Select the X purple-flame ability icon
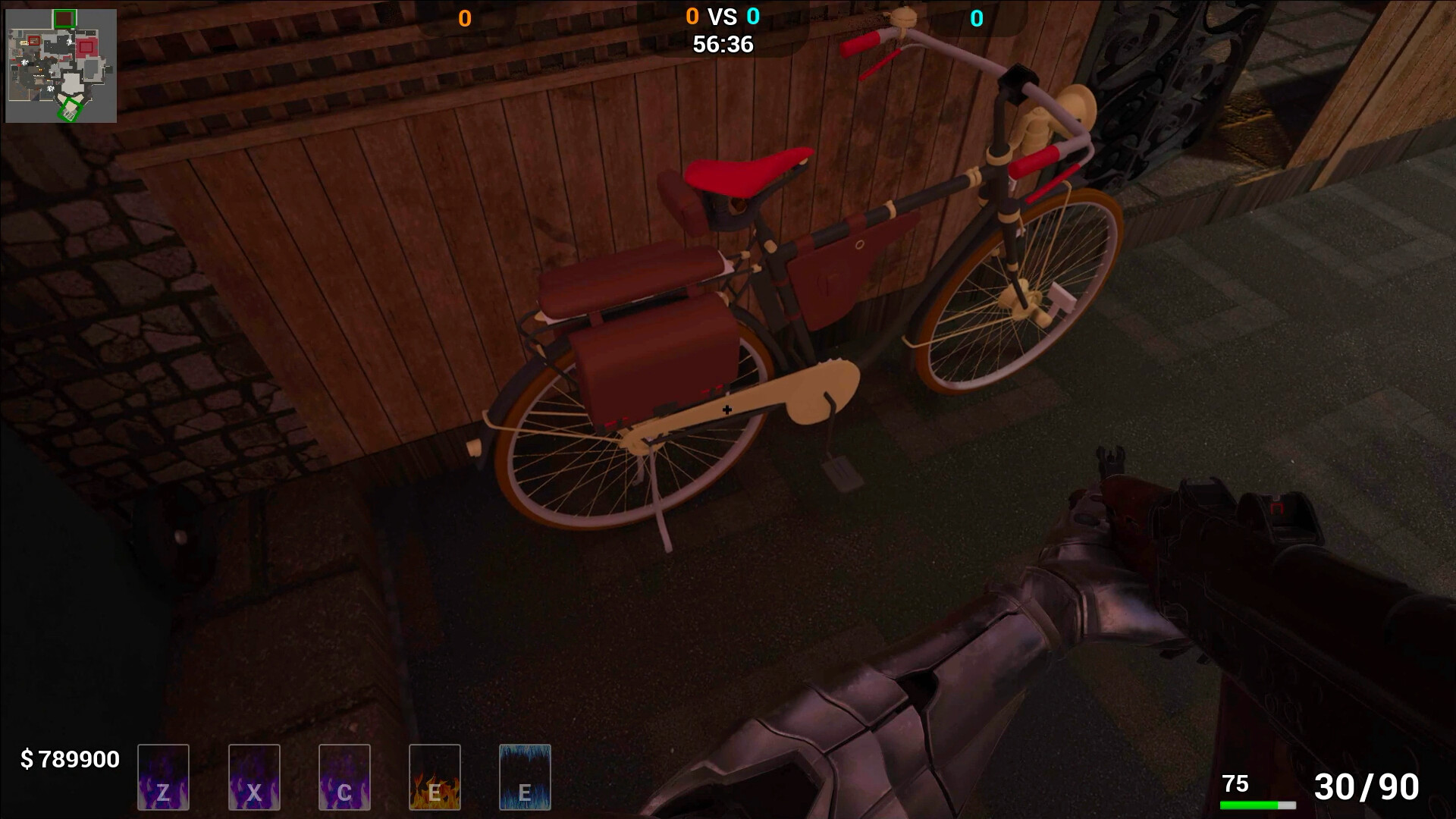The height and width of the screenshot is (819, 1456). tap(254, 777)
